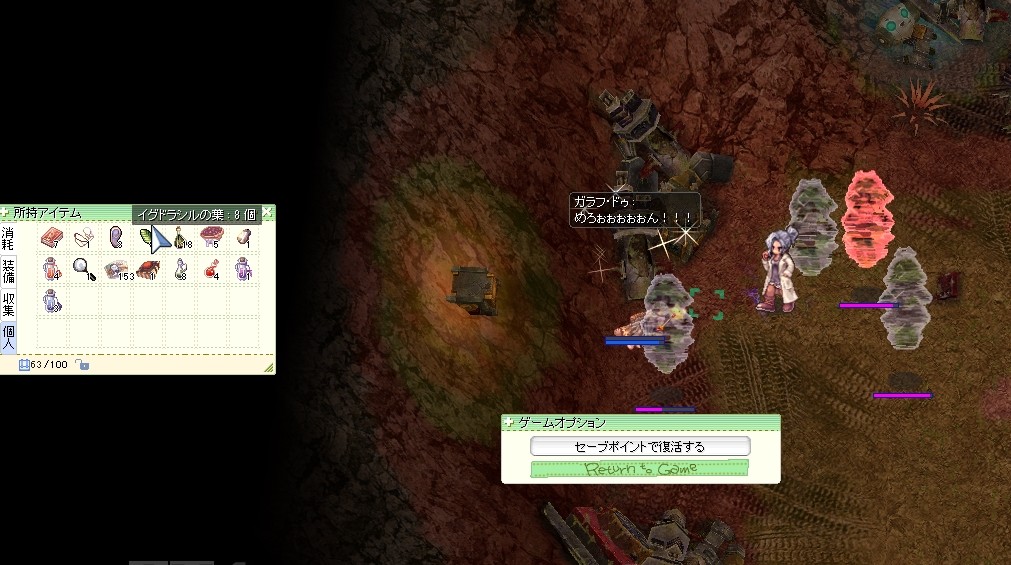Switch to the 消耗 consumables tab
This screenshot has height=565, width=1011.
tap(8, 238)
